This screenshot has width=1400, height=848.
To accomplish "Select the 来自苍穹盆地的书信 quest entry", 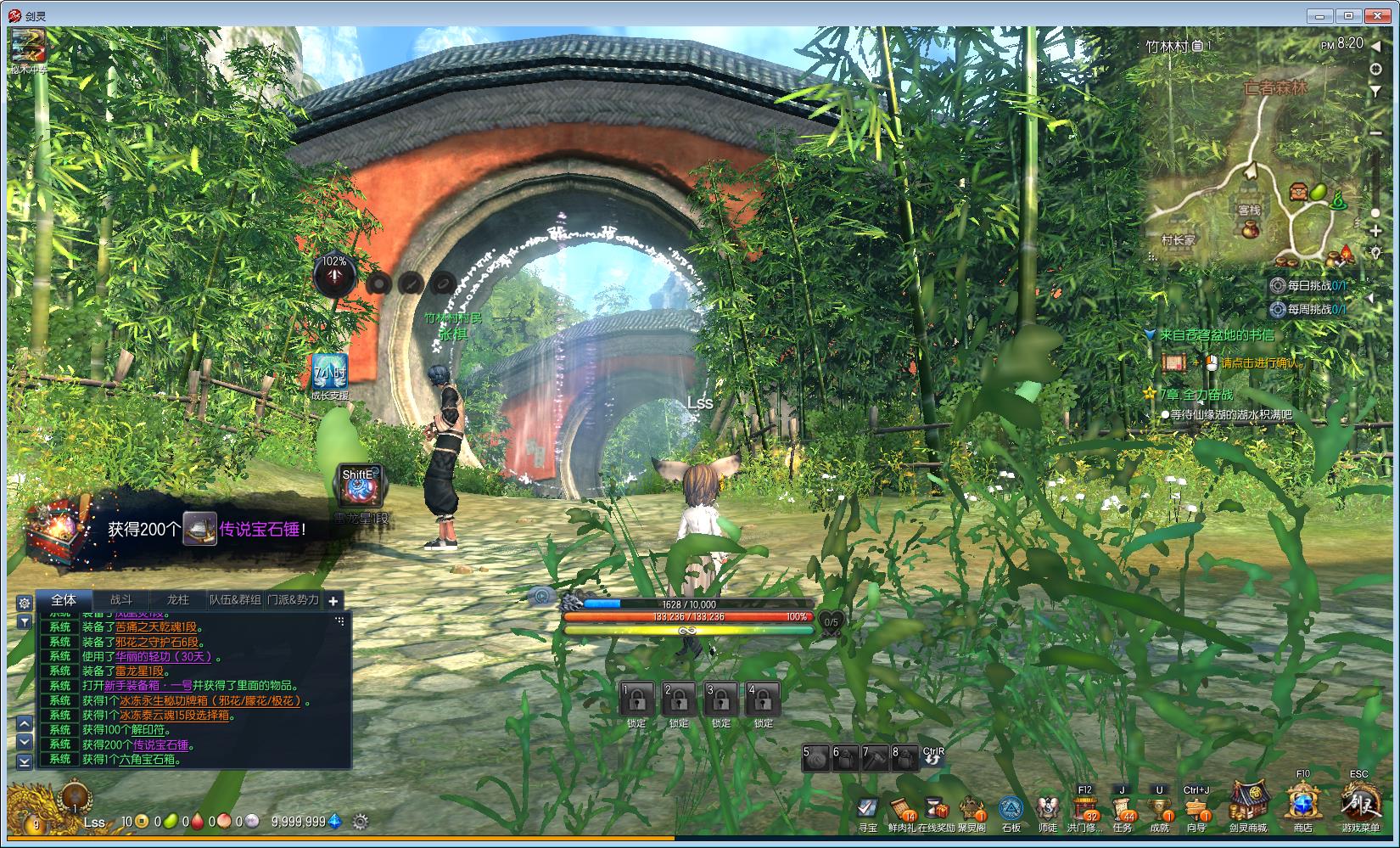I will point(1217,335).
